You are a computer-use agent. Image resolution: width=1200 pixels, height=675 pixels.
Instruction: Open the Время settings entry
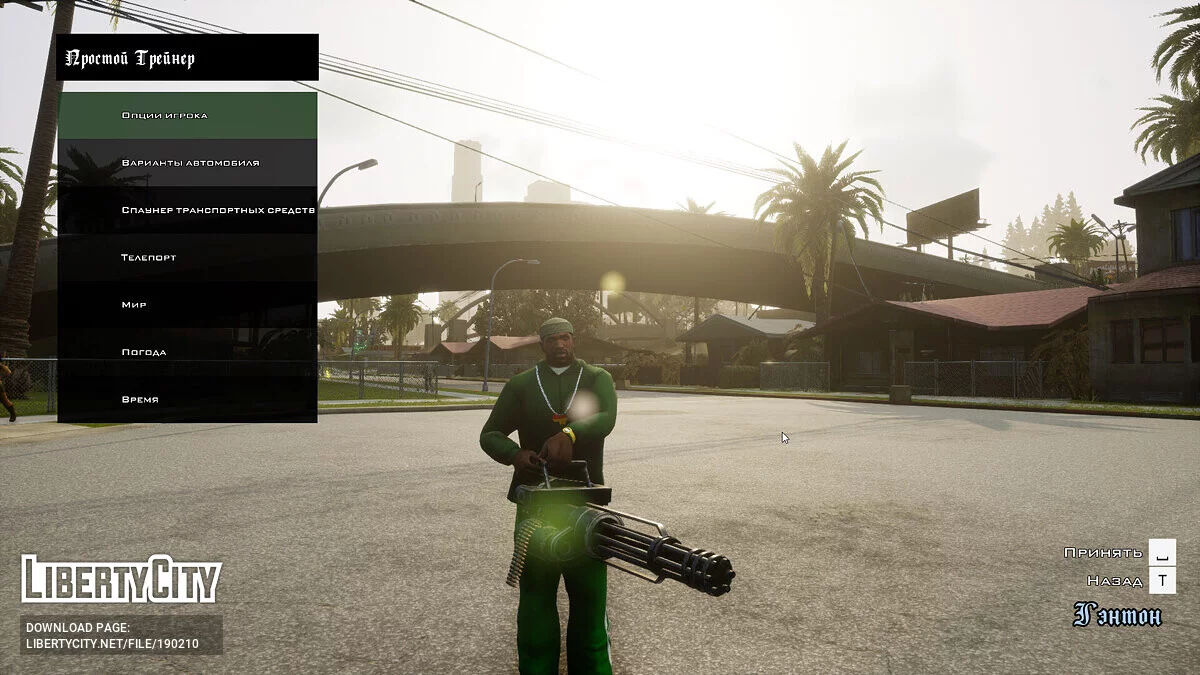tap(187, 399)
